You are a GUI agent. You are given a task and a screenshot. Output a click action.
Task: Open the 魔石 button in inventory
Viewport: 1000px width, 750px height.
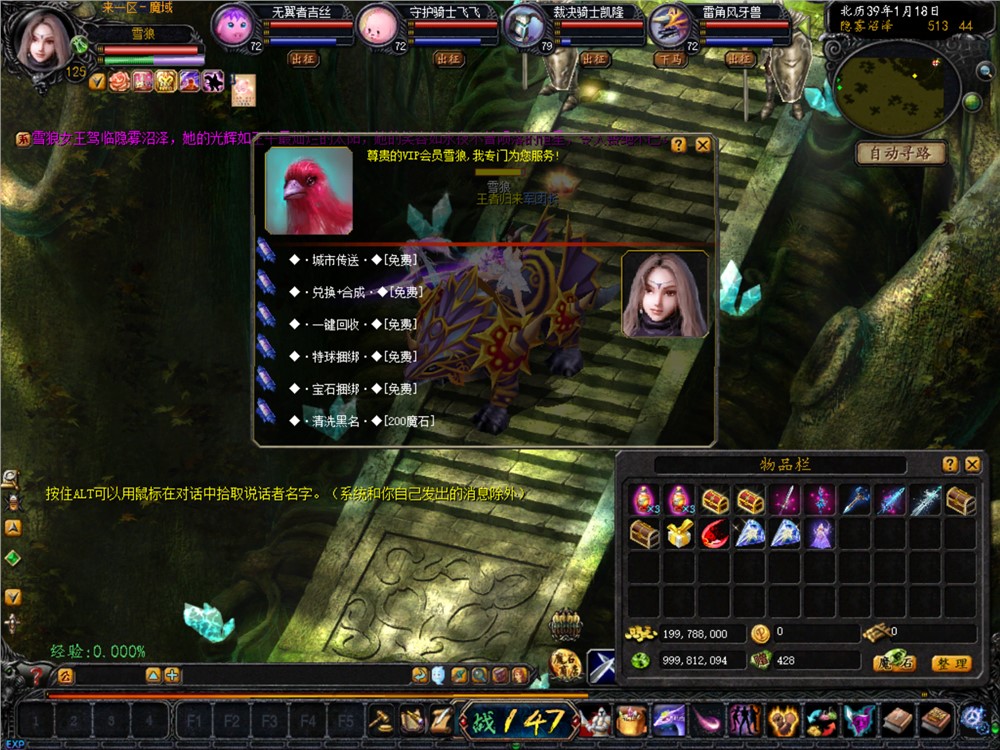(893, 662)
